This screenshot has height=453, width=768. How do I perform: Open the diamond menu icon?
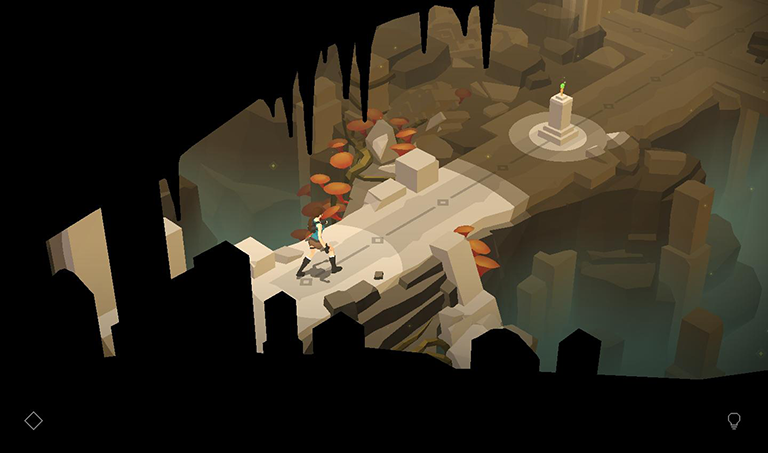33,420
